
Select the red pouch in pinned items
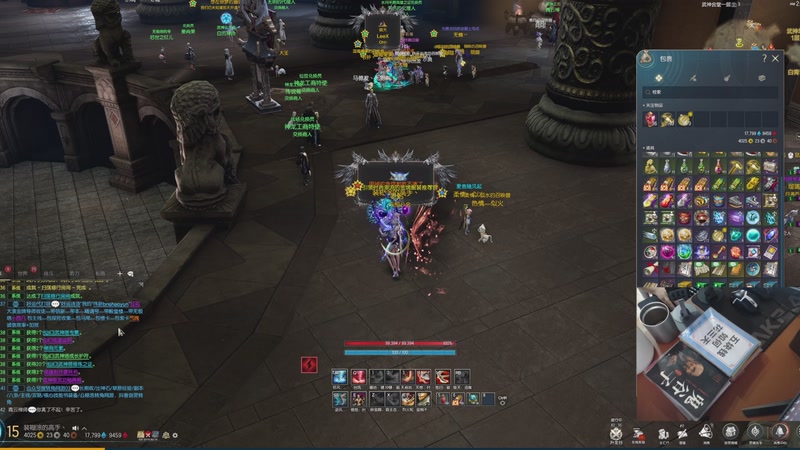click(652, 119)
